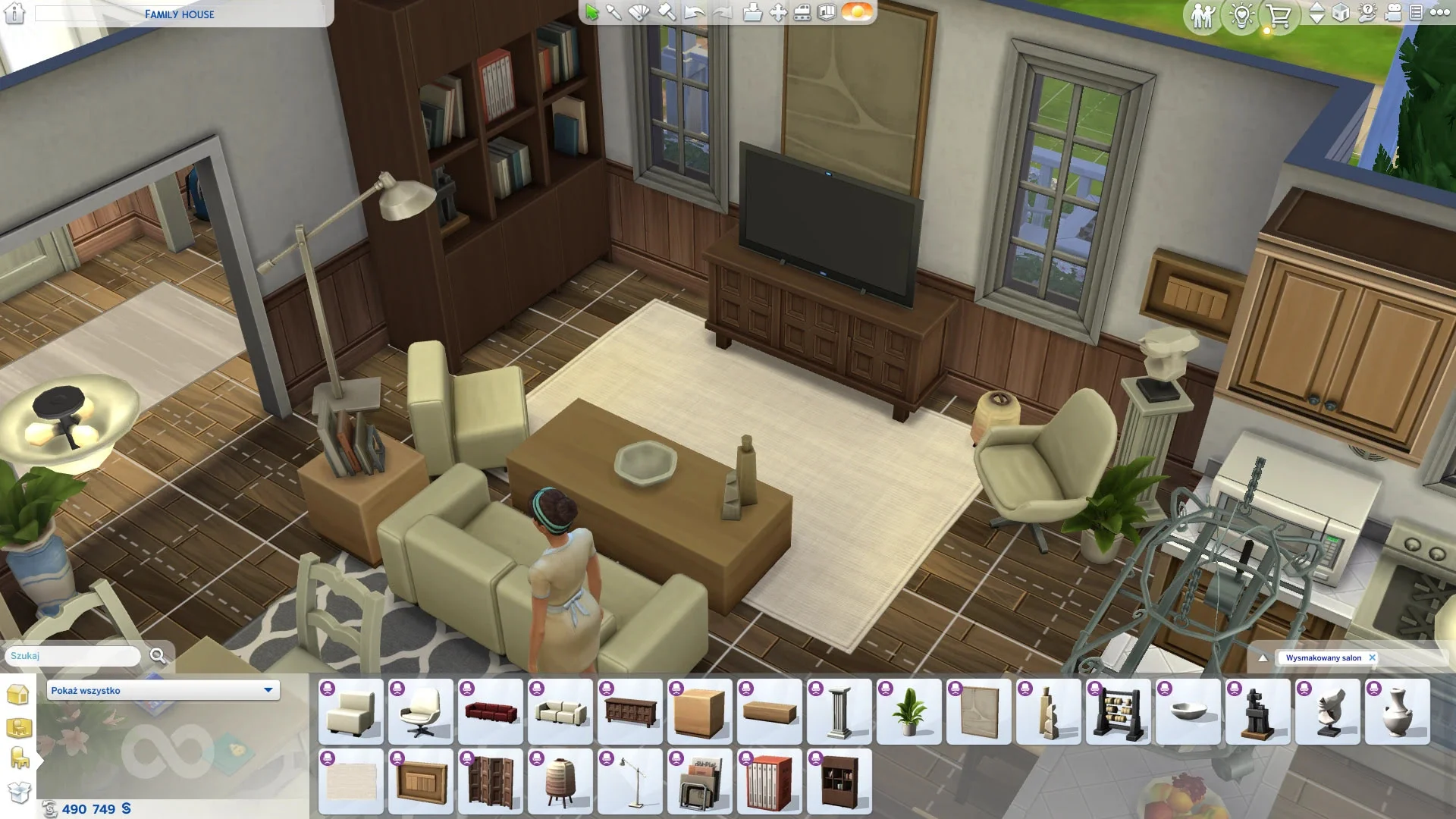Pick the red sofa thumbnail
1456x819 pixels.
coord(490,712)
